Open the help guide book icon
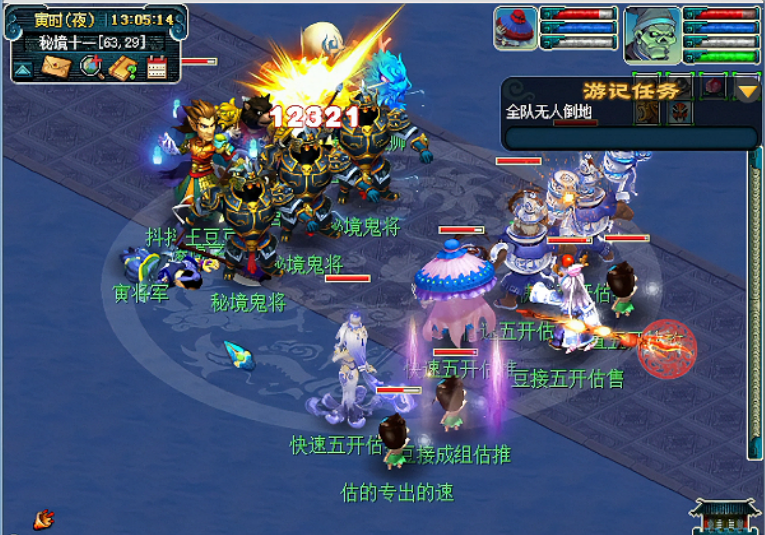The image size is (765, 535). tap(124, 67)
